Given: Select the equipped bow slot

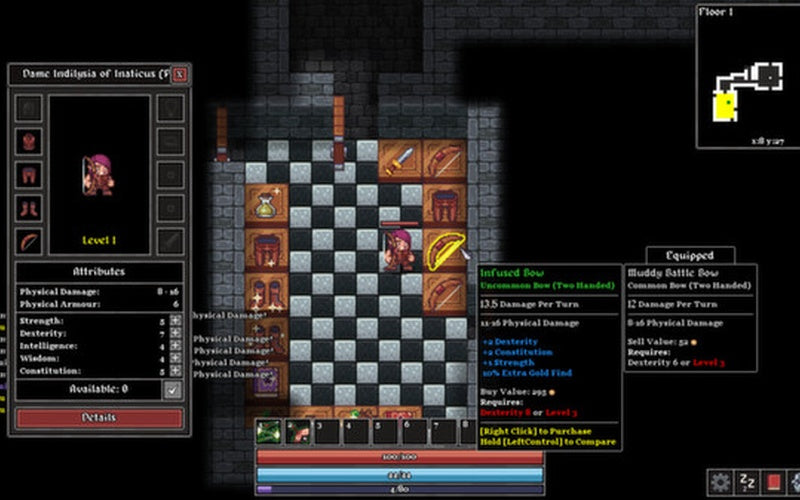Looking at the screenshot, I should pos(29,241).
